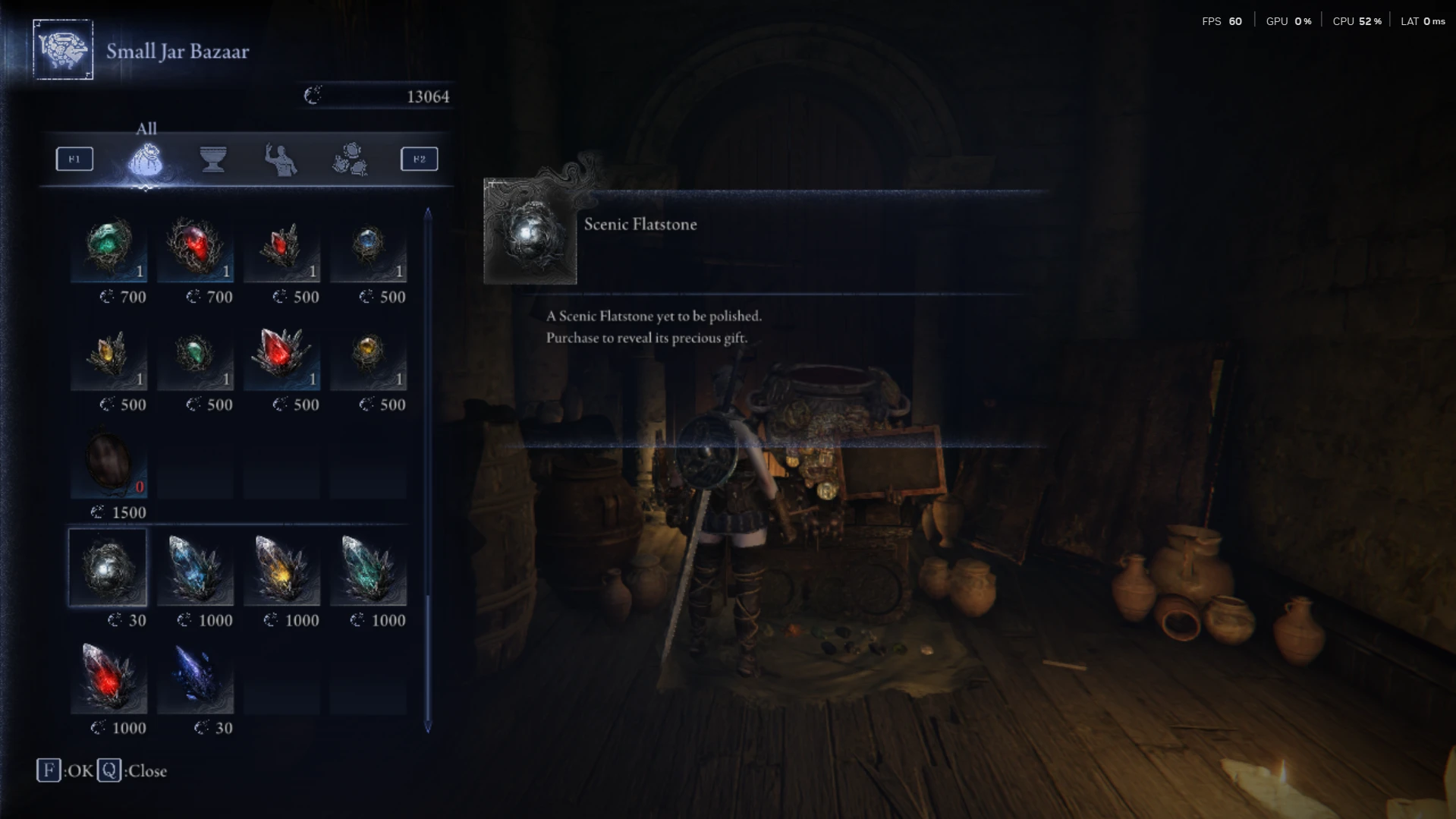The height and width of the screenshot is (819, 1456).
Task: Select the highlighted Scenic Flatstone priced 30
Action: (108, 569)
